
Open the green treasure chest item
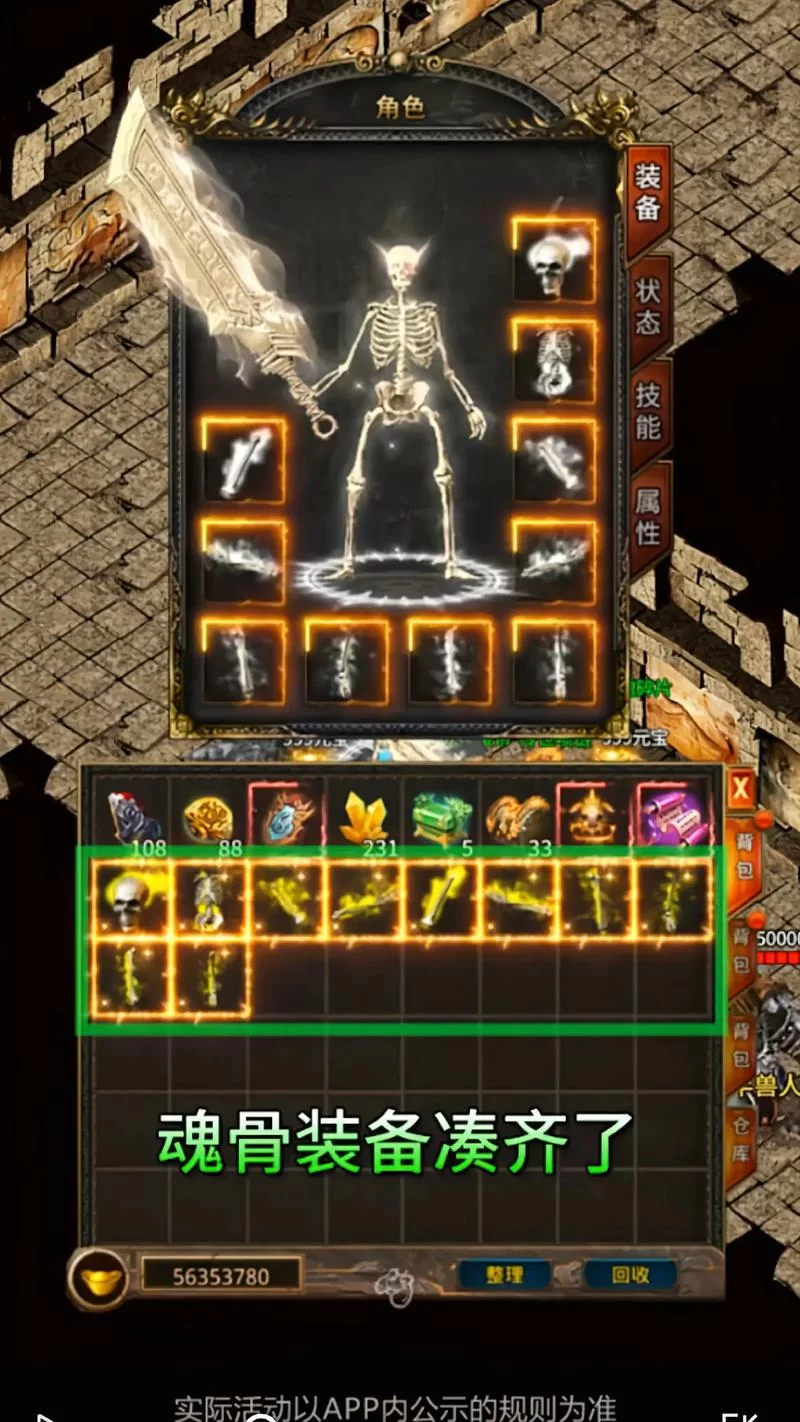(442, 818)
